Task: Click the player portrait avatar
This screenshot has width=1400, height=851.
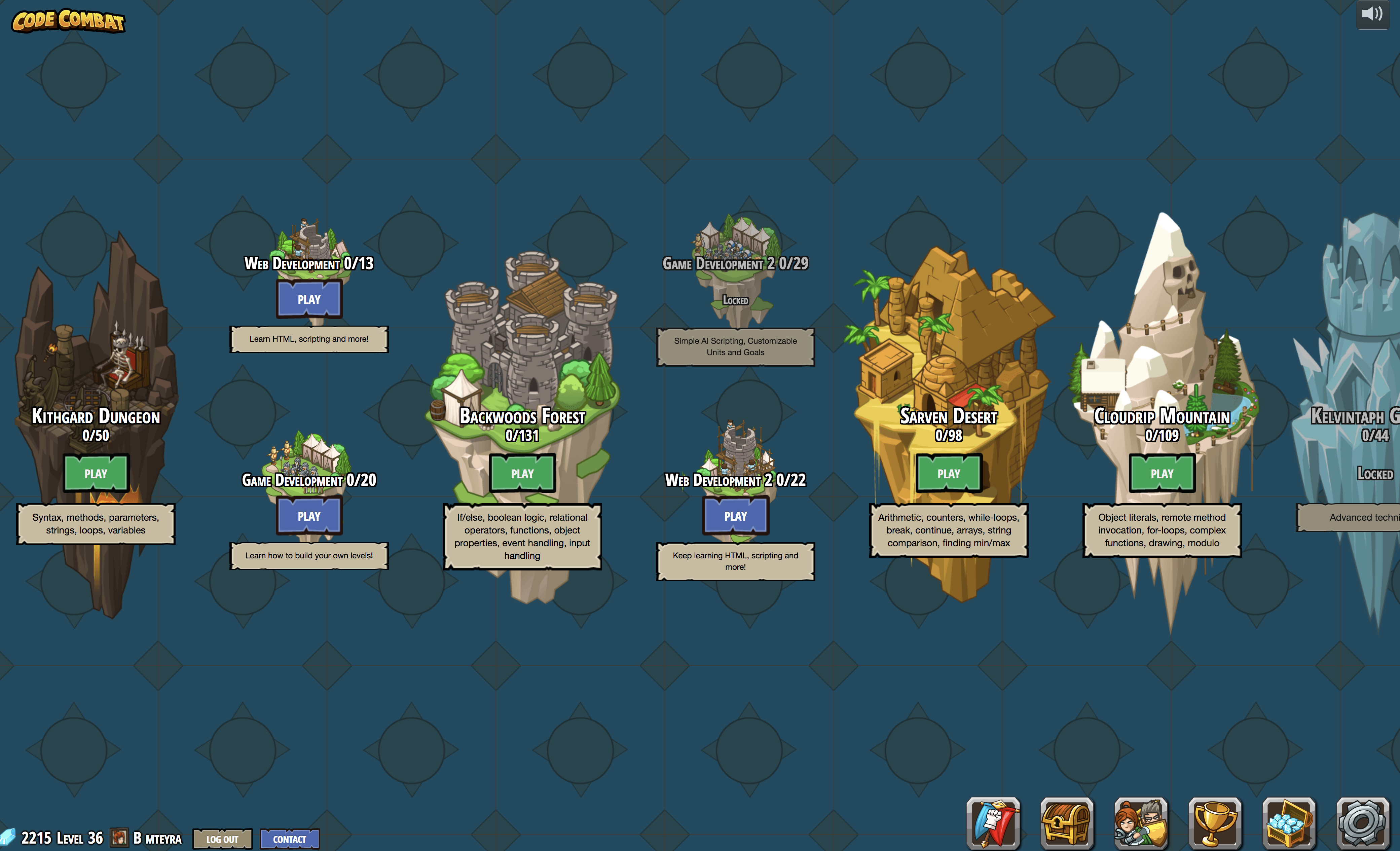Action: click(x=119, y=837)
